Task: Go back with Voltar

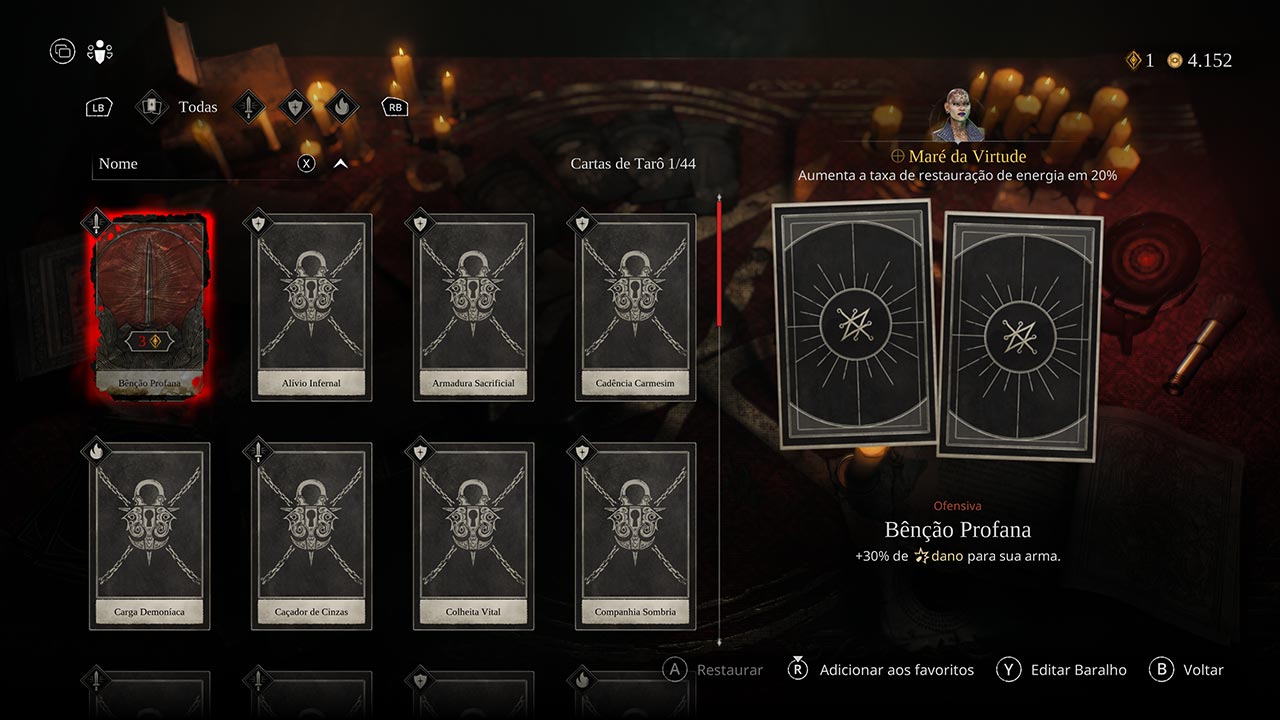Action: (1202, 670)
